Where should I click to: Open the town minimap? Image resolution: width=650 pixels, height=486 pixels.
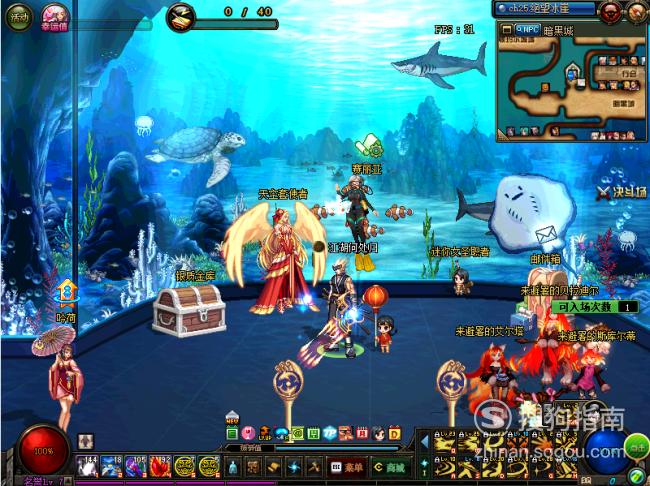[x=571, y=85]
